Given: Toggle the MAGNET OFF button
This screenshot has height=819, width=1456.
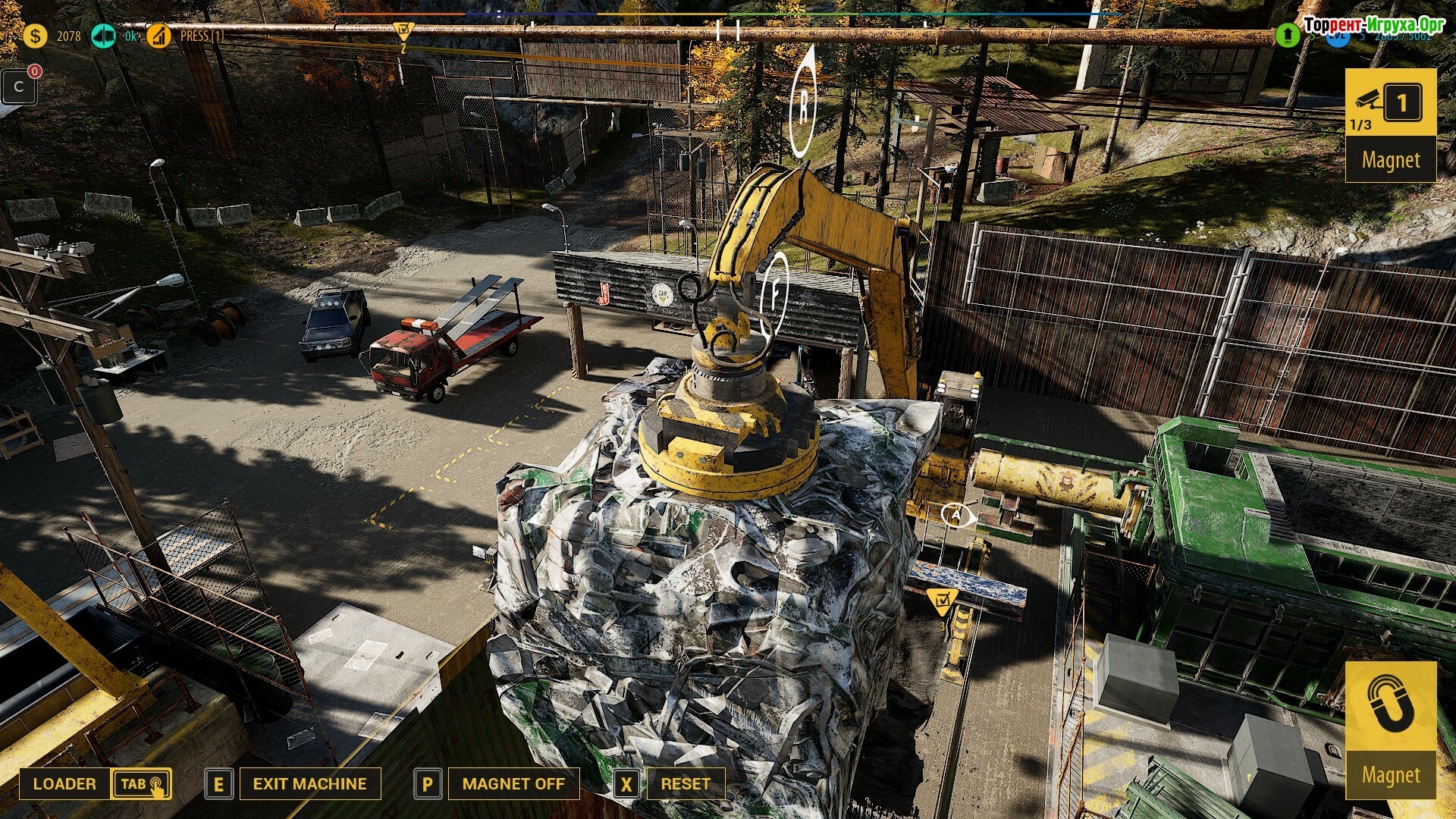Looking at the screenshot, I should pos(513,783).
